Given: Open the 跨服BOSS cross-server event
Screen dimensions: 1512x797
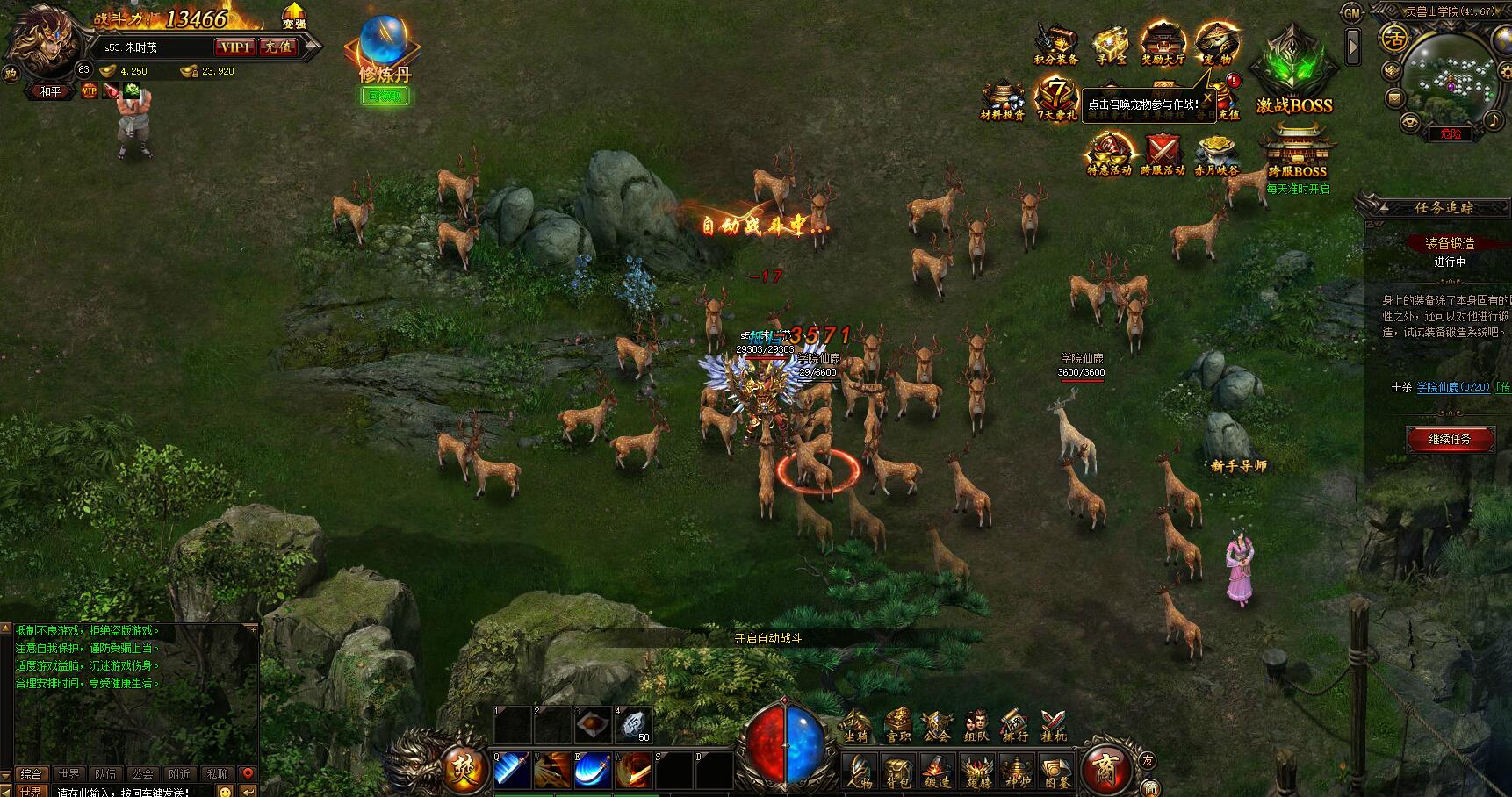Looking at the screenshot, I should [1297, 154].
